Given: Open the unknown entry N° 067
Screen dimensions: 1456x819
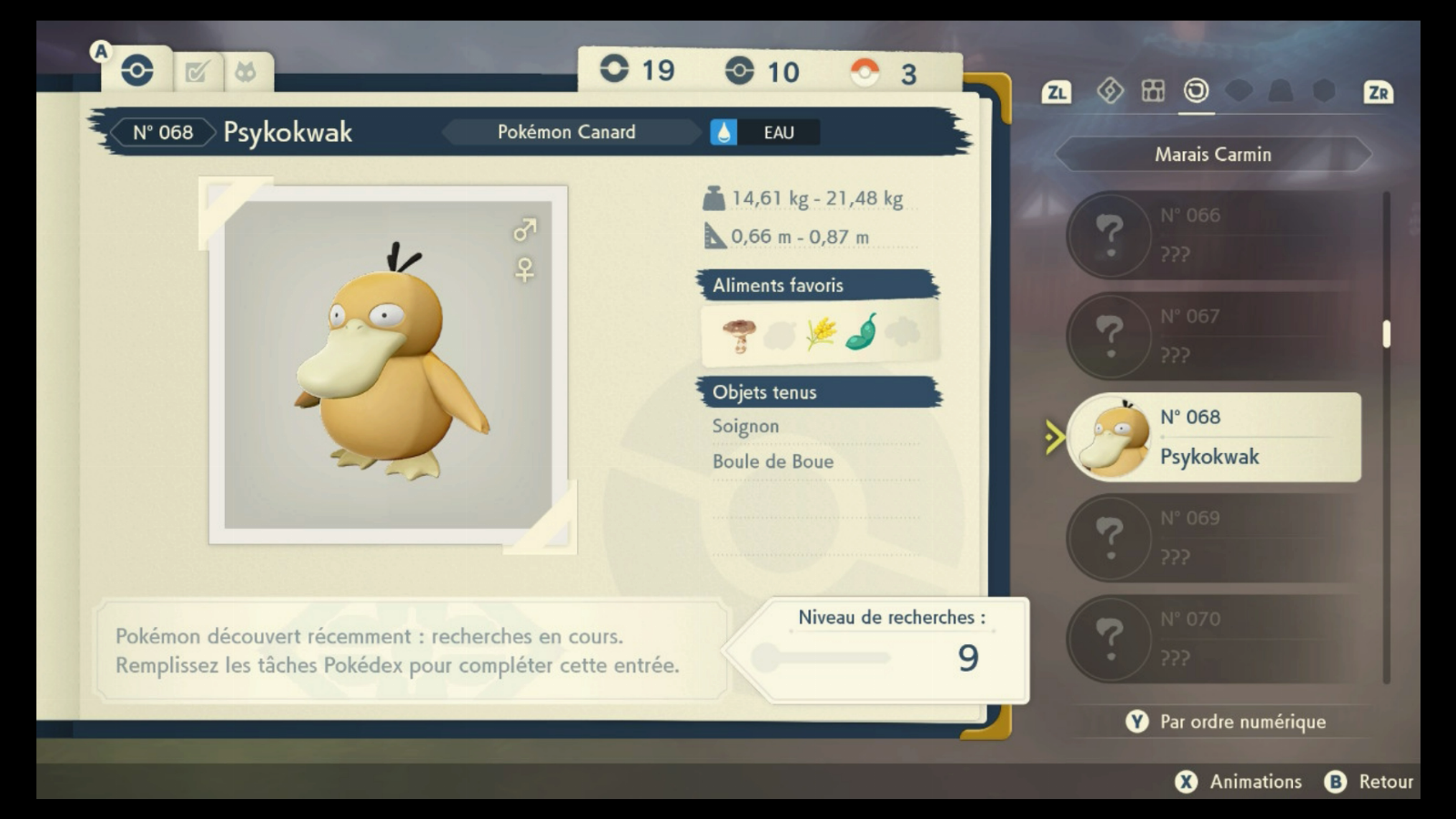Looking at the screenshot, I should coord(1213,336).
